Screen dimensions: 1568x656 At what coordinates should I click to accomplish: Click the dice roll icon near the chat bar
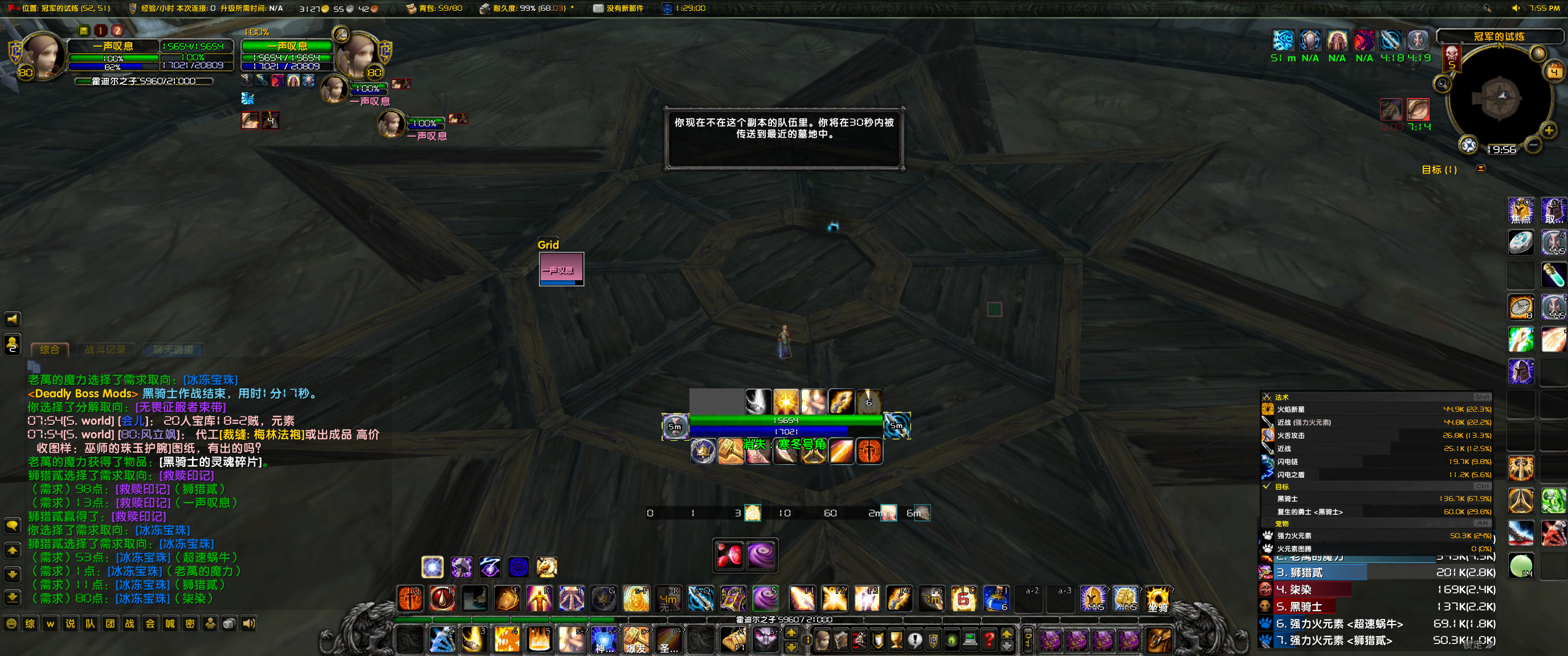click(229, 623)
